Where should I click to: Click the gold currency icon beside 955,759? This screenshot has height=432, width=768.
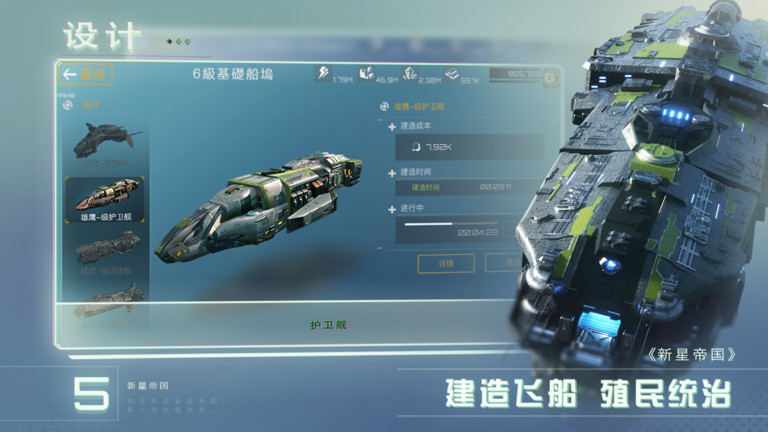(x=550, y=78)
